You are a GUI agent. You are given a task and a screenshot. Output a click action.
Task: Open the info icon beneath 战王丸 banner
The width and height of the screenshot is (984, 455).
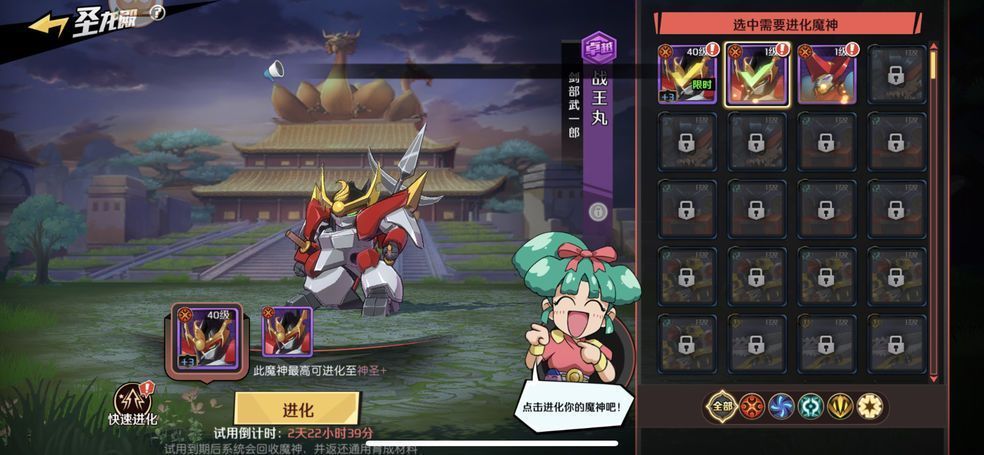coord(598,211)
